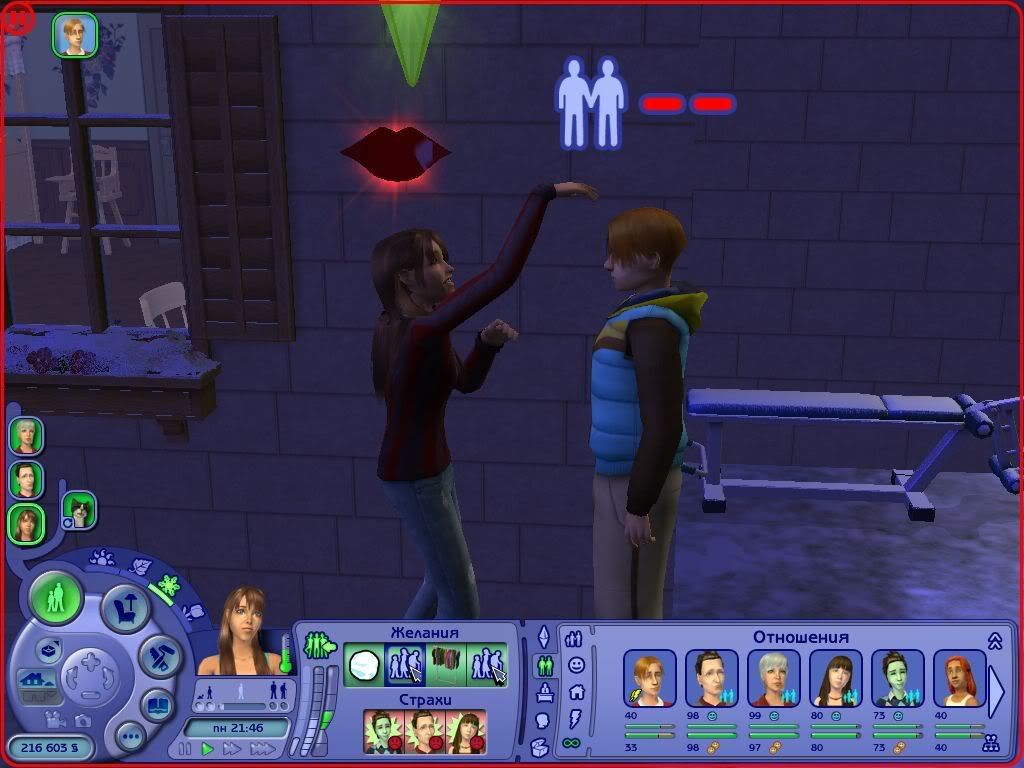Open the plumbob aspiration panel tab
The width and height of the screenshot is (1024, 768).
pyautogui.click(x=544, y=637)
